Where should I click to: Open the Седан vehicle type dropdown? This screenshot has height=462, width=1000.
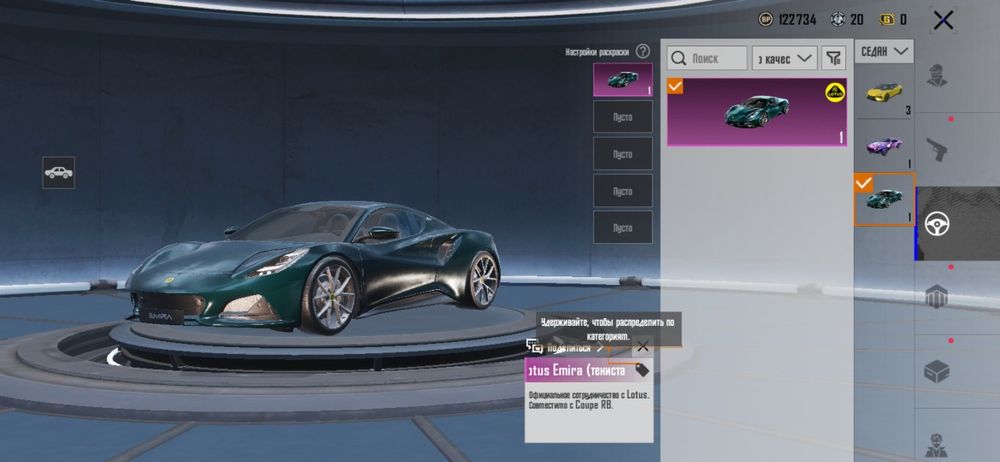[x=886, y=51]
